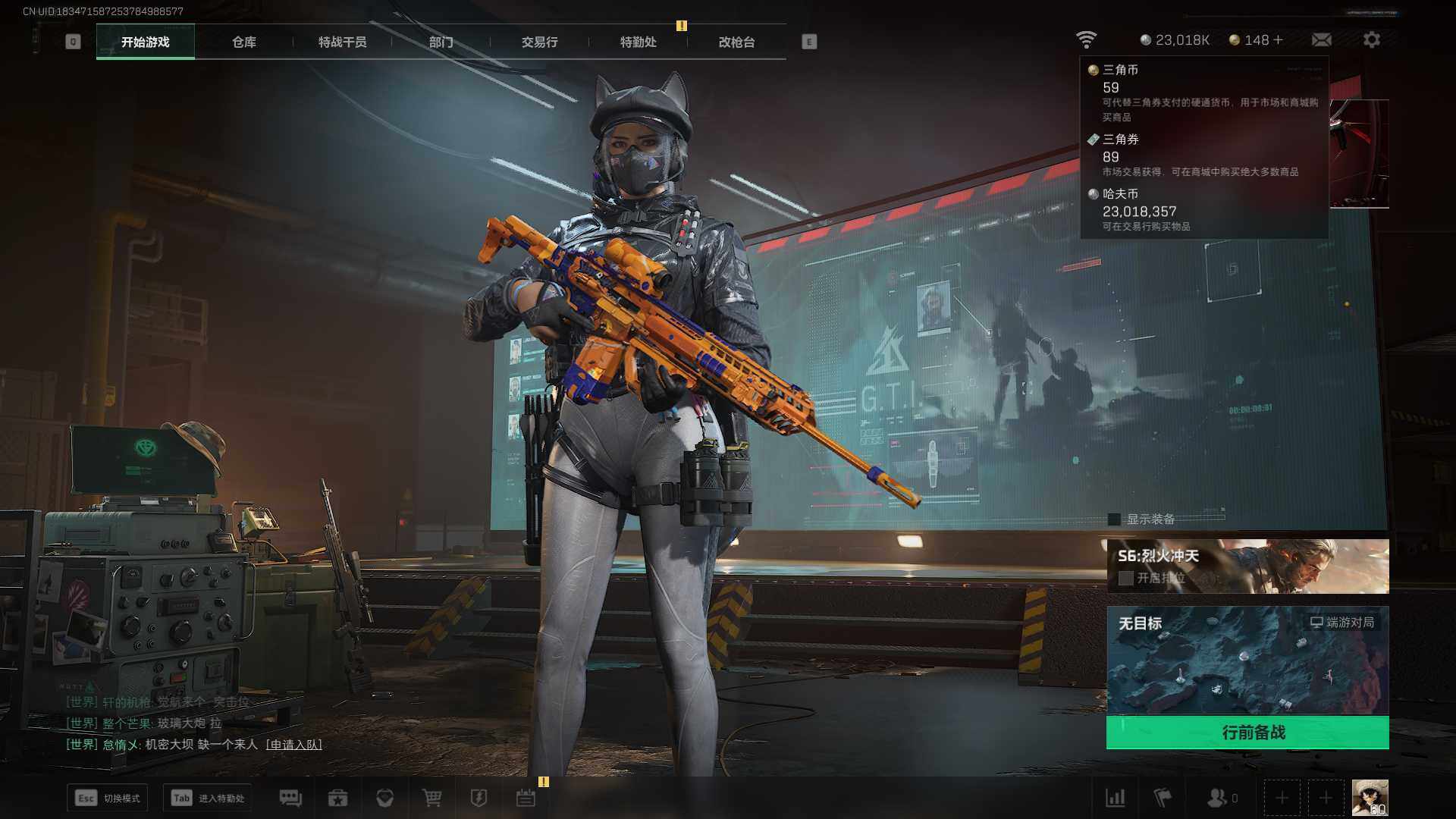Toggle the 显示装备 show equipment checkbox
This screenshot has height=819, width=1456.
coord(1114,519)
